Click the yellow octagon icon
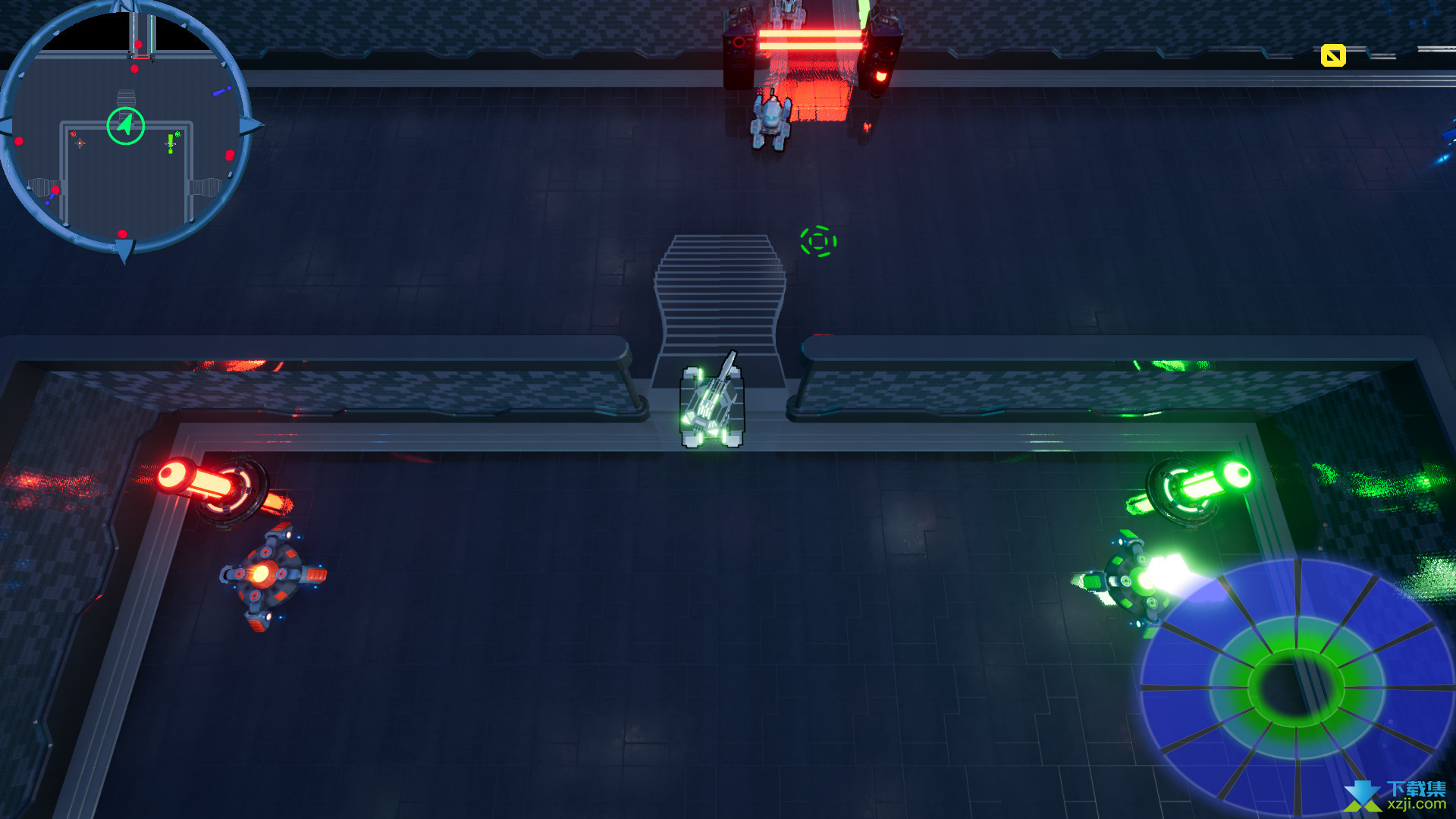 pos(1332,55)
